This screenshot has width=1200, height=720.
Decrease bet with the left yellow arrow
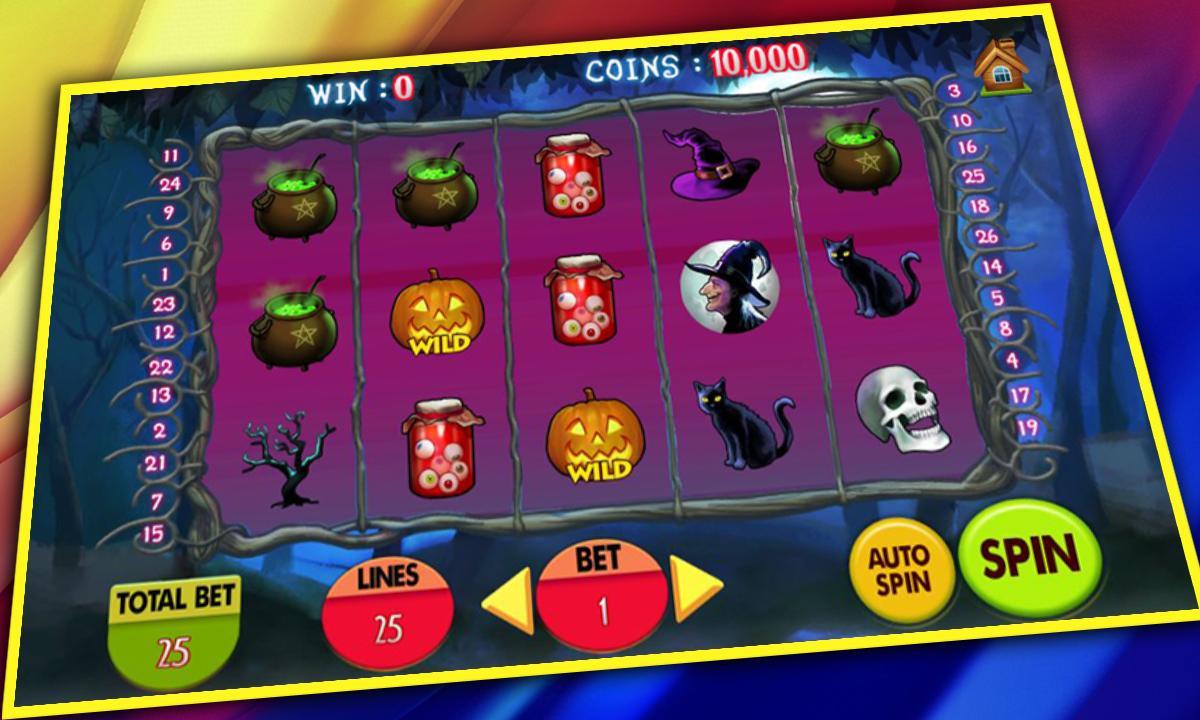coord(508,603)
